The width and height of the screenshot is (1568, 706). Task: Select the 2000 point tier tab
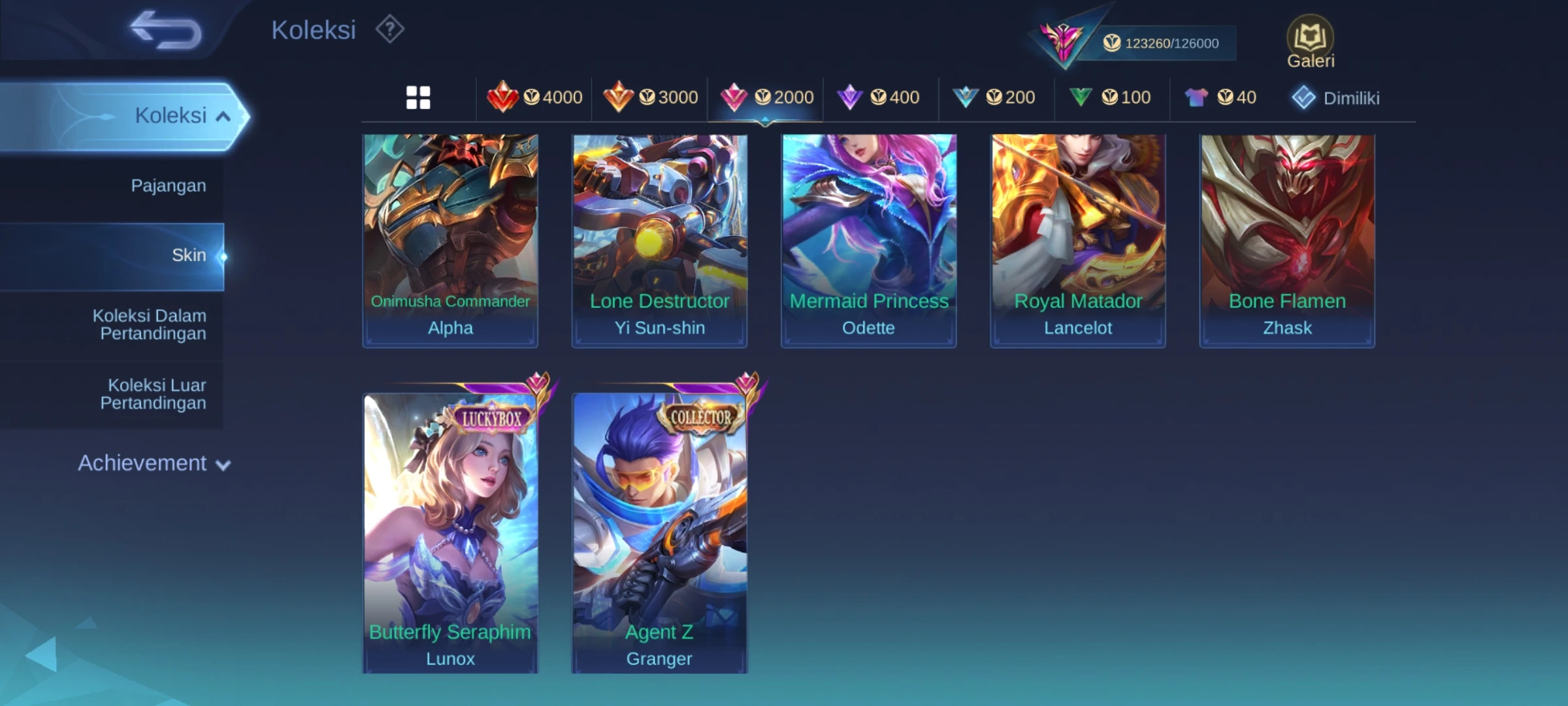tap(766, 97)
